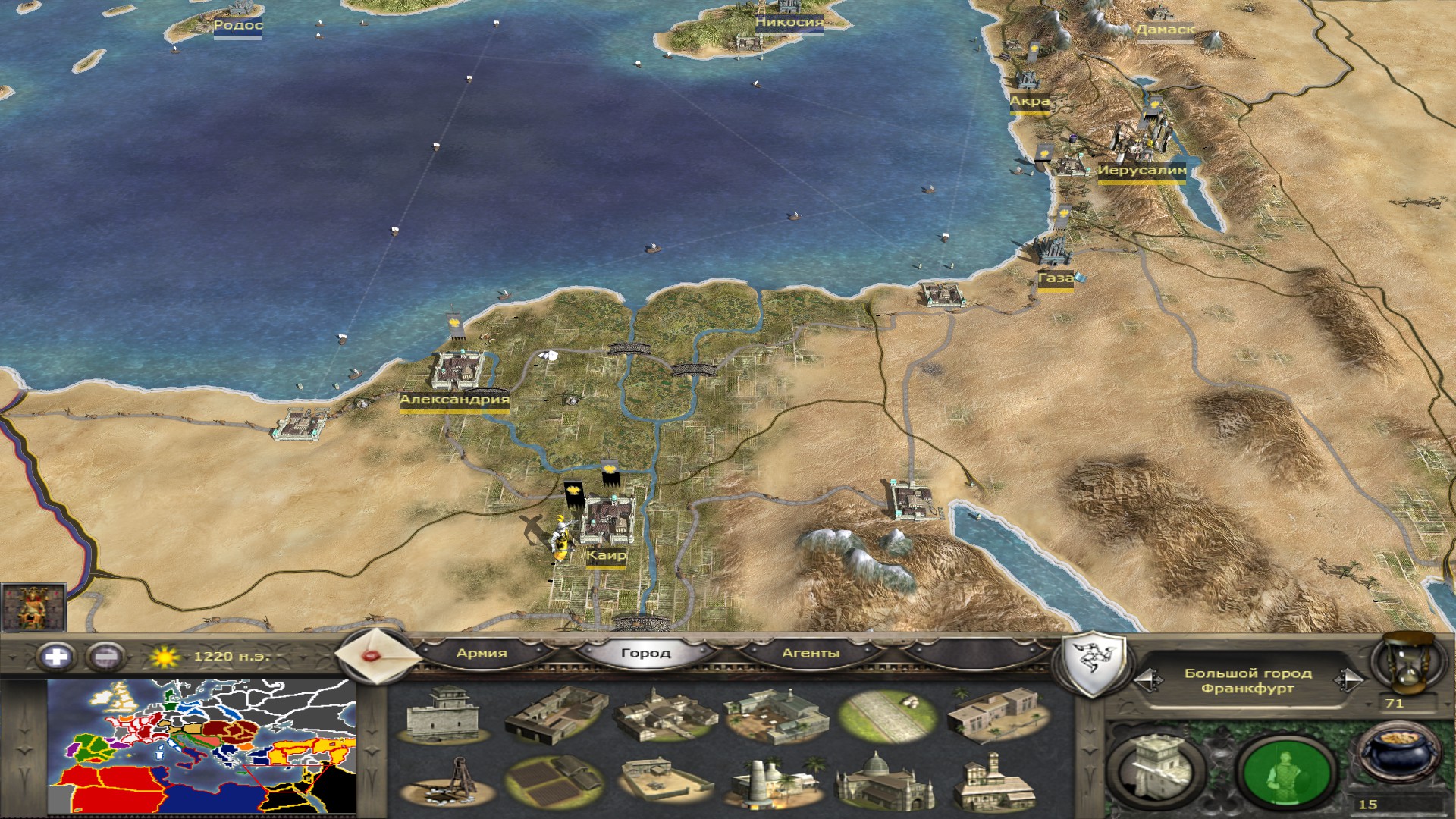
Task: End the turn with the hourglass
Action: point(1405,664)
